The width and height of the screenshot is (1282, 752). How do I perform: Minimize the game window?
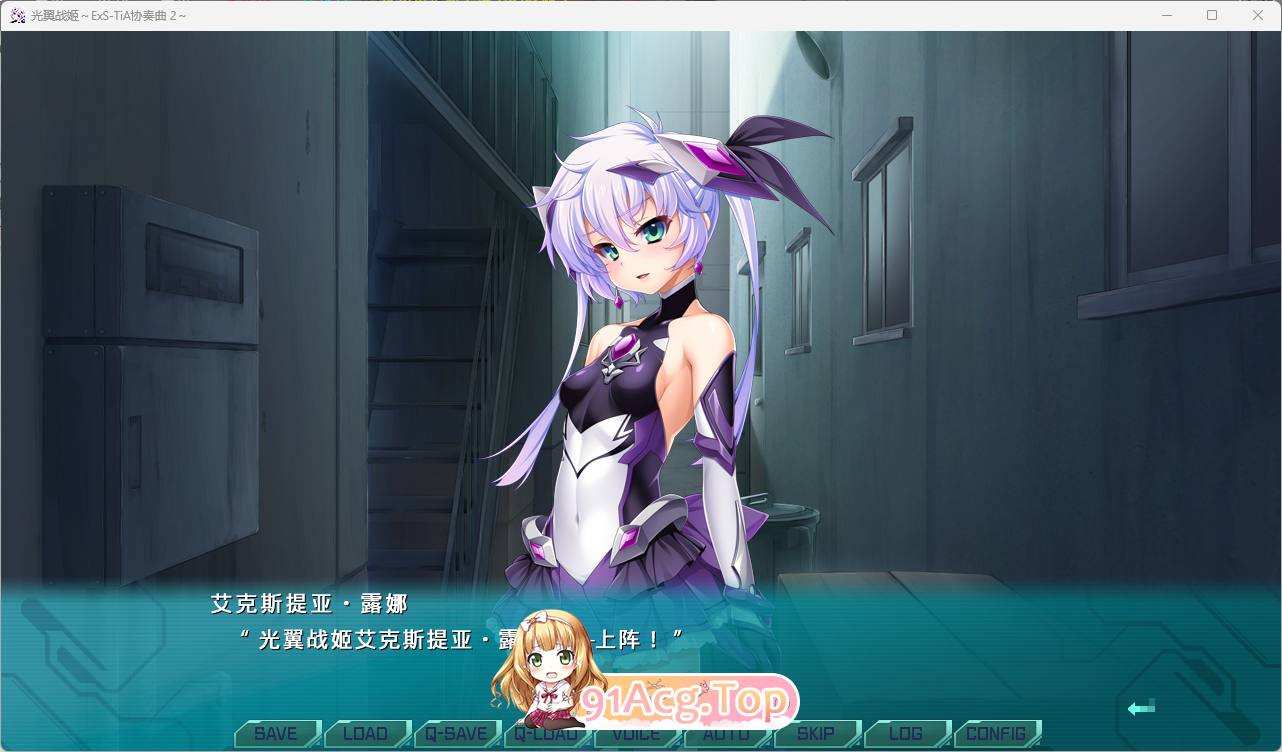[x=1166, y=15]
